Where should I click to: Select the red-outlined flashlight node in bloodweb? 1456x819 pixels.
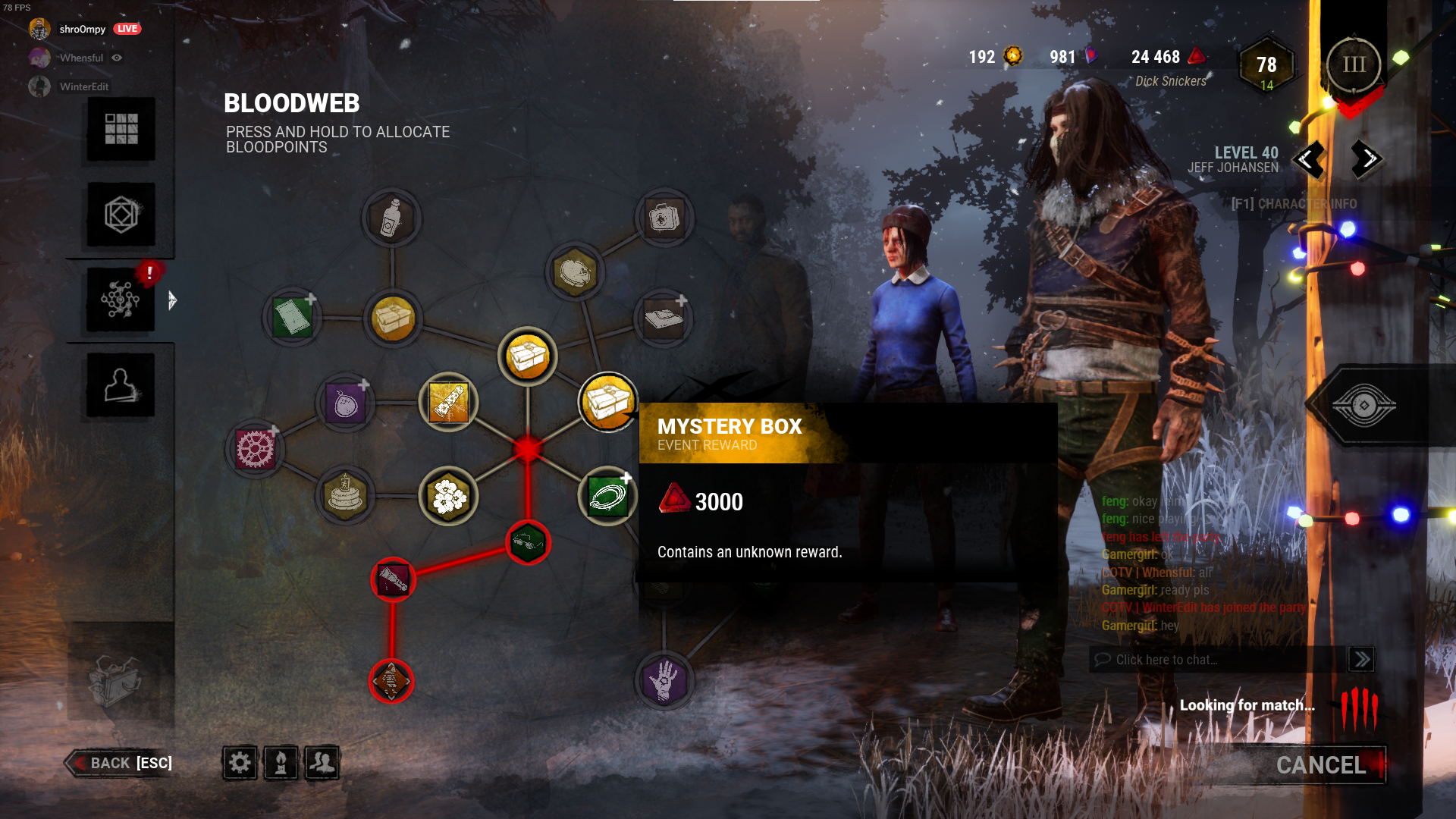(x=394, y=579)
